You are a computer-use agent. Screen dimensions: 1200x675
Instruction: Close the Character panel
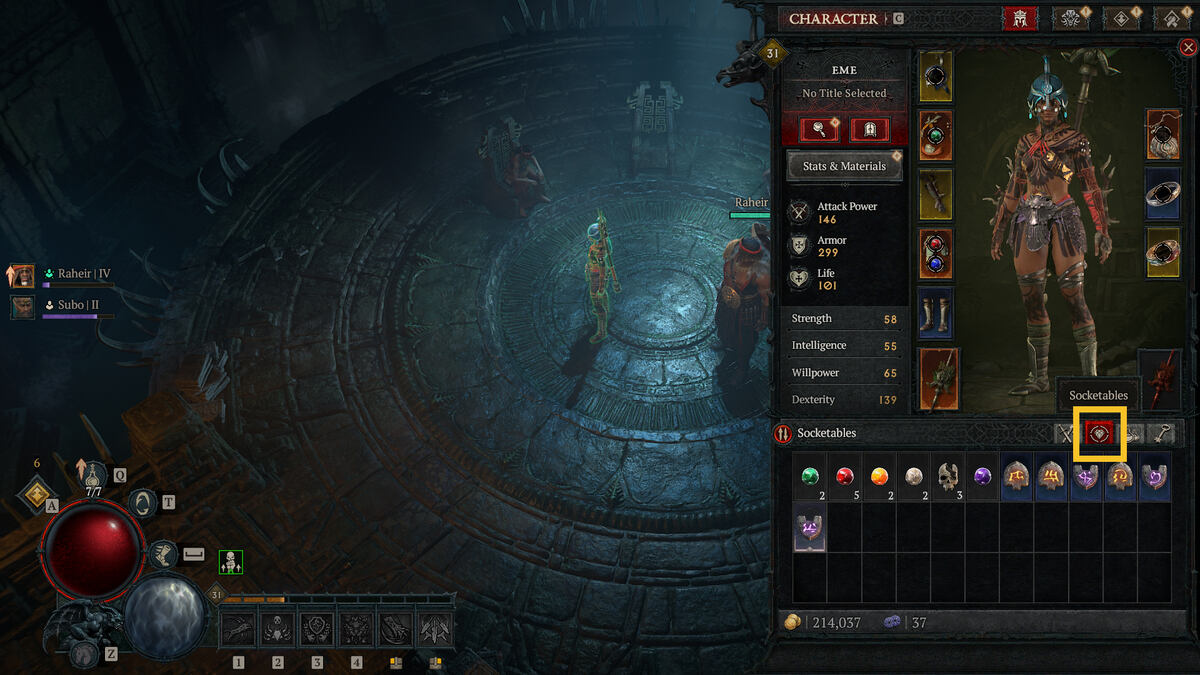pos(1187,47)
